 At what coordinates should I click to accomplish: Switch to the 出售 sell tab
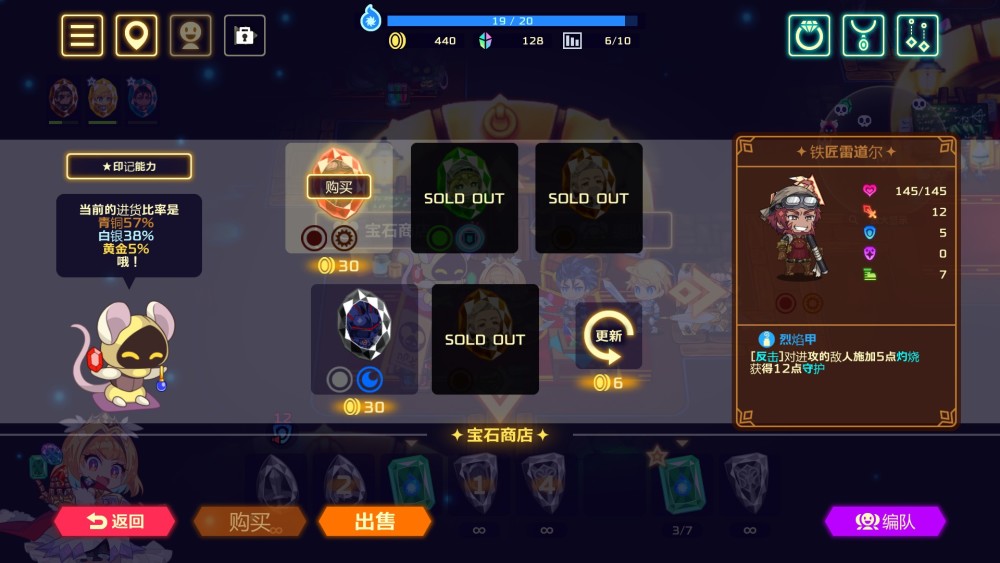point(375,521)
